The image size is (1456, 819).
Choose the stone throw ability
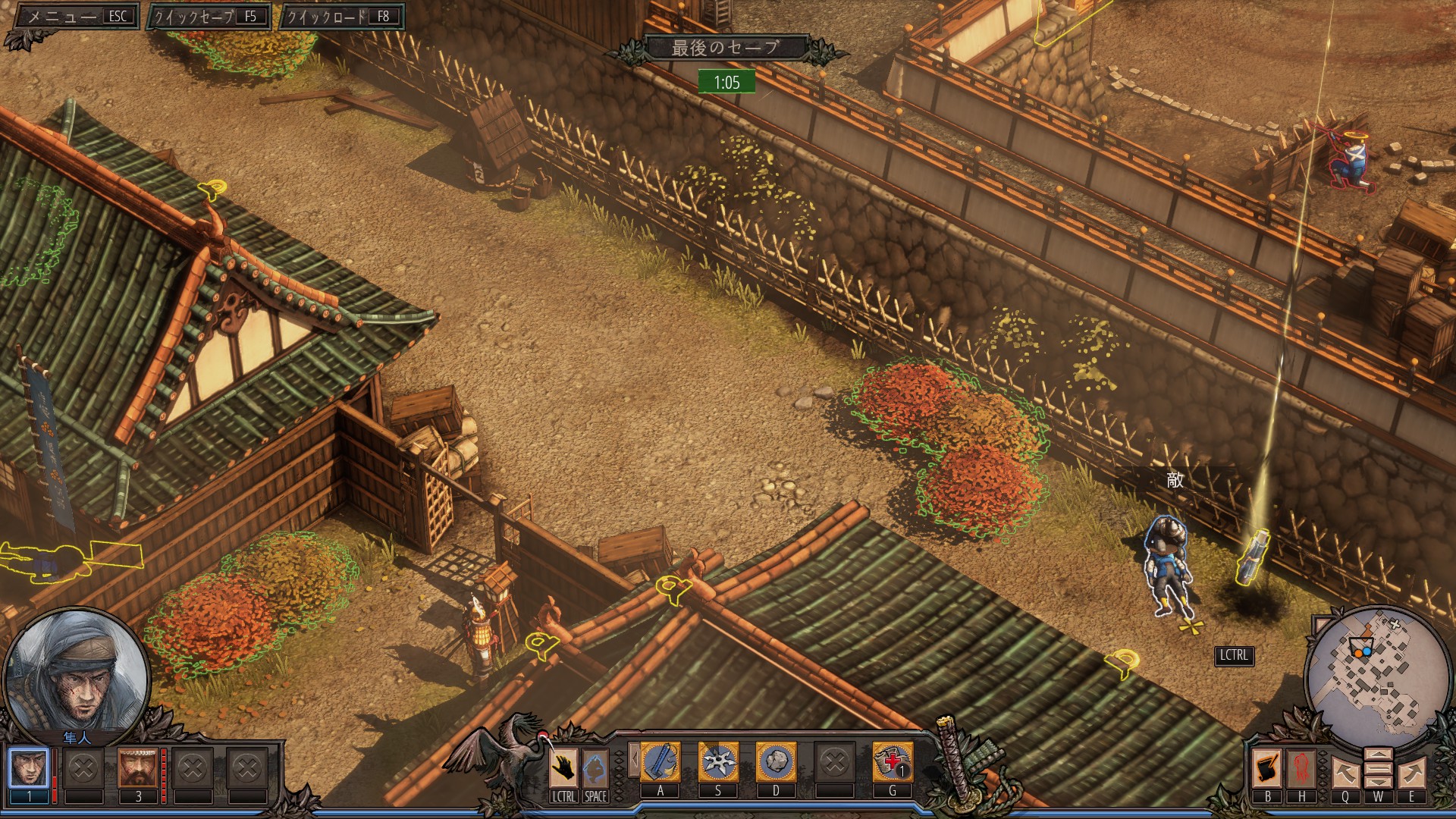776,762
